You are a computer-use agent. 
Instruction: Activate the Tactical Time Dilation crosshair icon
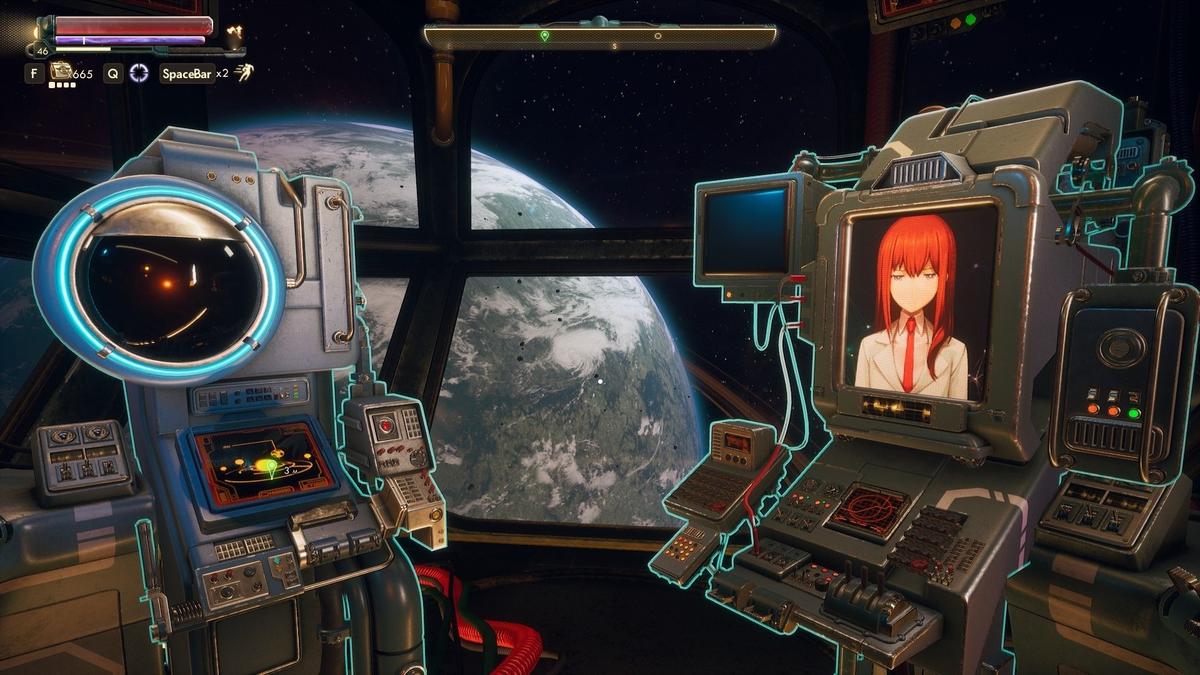pos(139,72)
